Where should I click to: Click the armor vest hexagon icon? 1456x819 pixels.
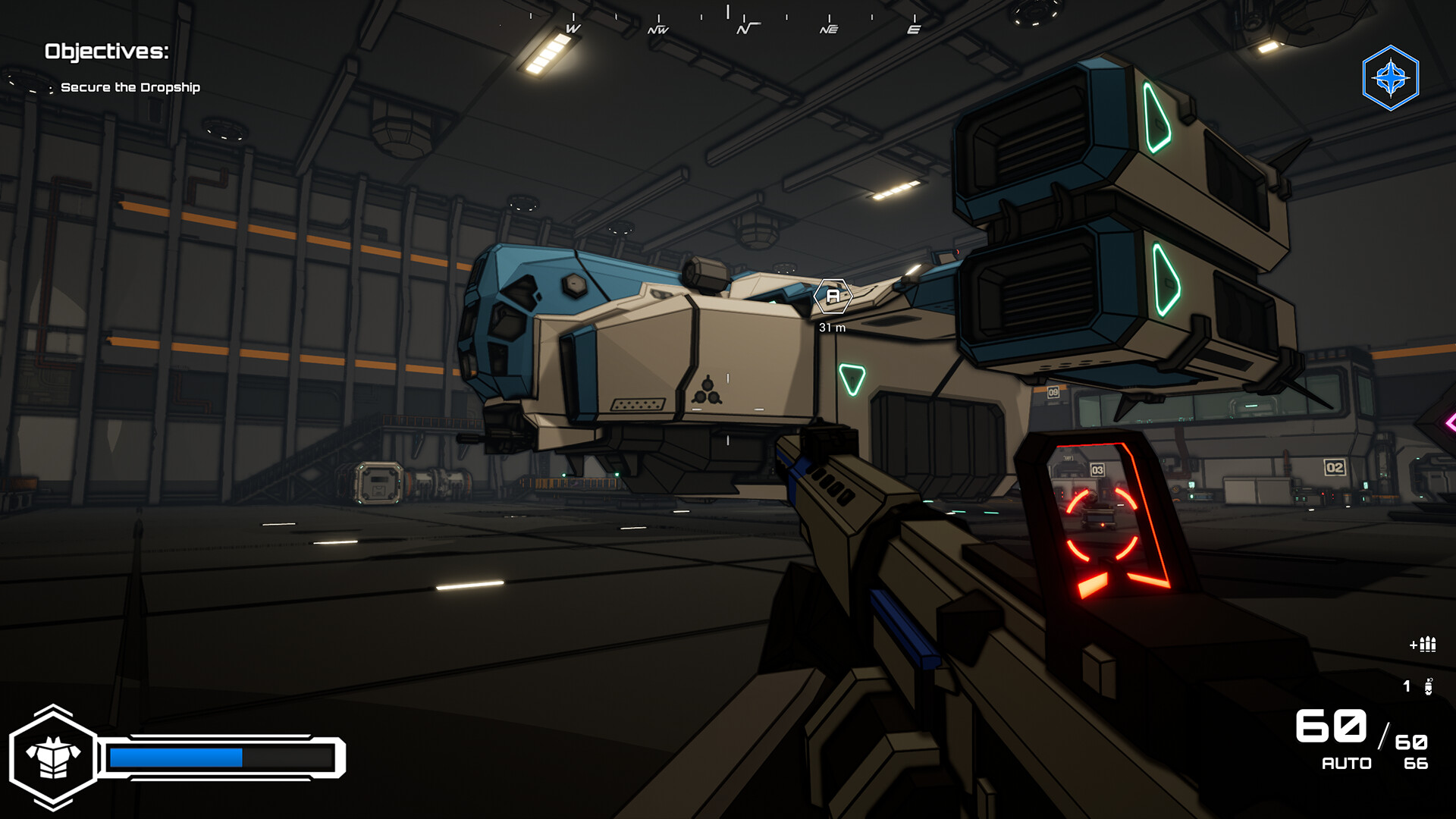53,758
